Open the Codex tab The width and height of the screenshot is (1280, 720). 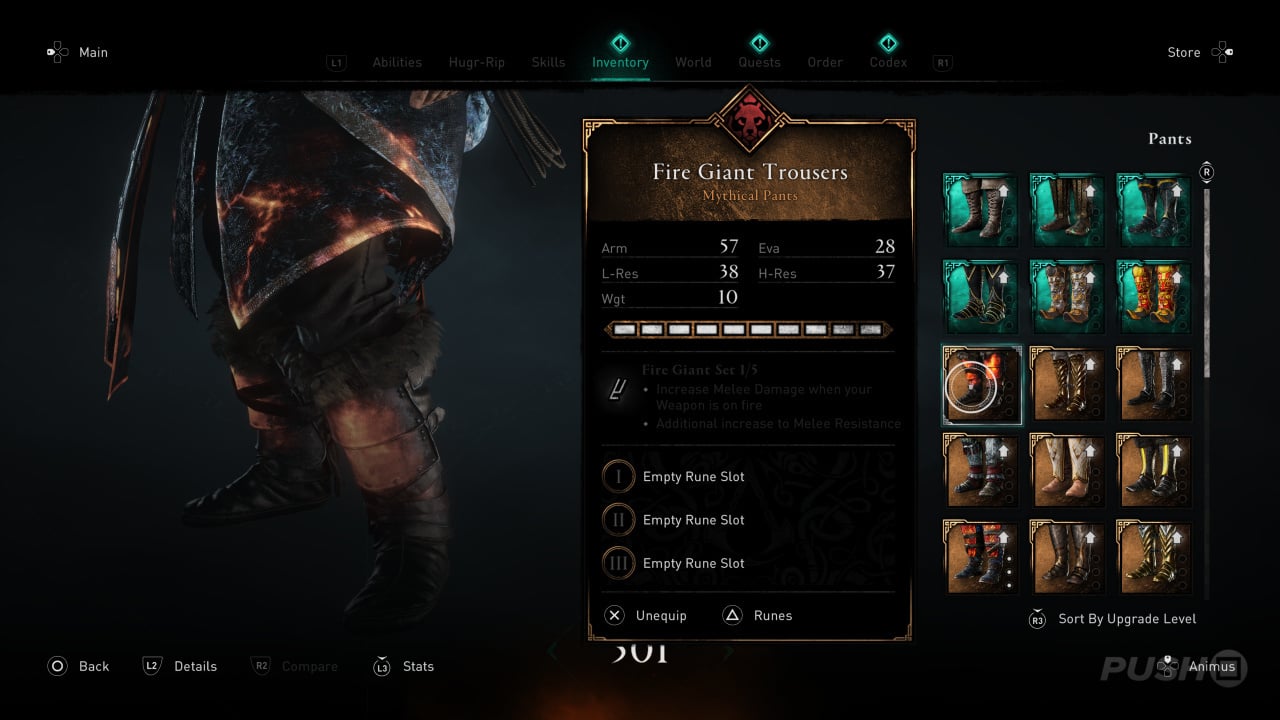(x=888, y=62)
